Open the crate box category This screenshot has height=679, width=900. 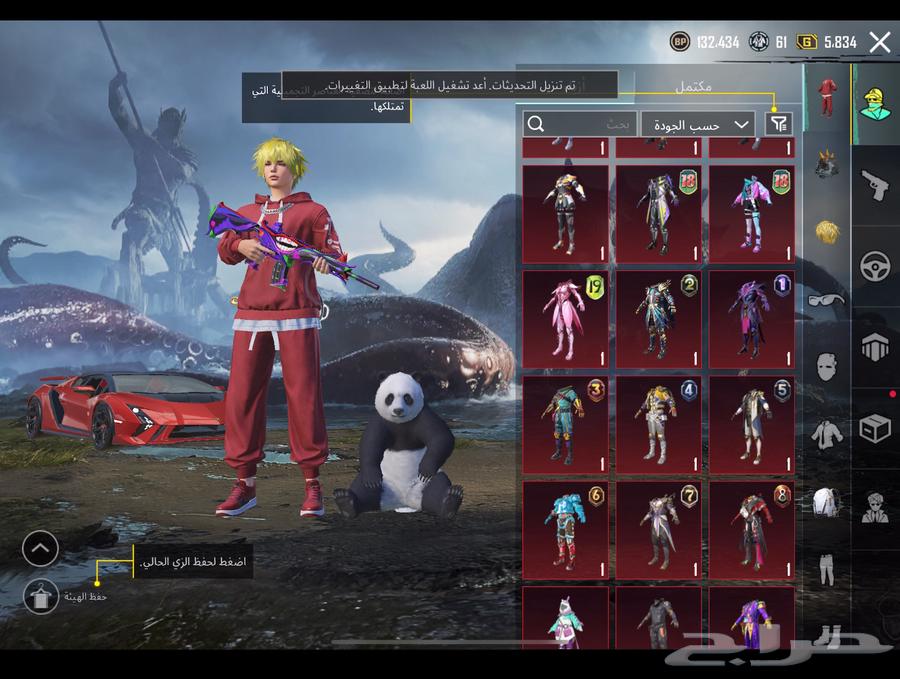(x=875, y=428)
